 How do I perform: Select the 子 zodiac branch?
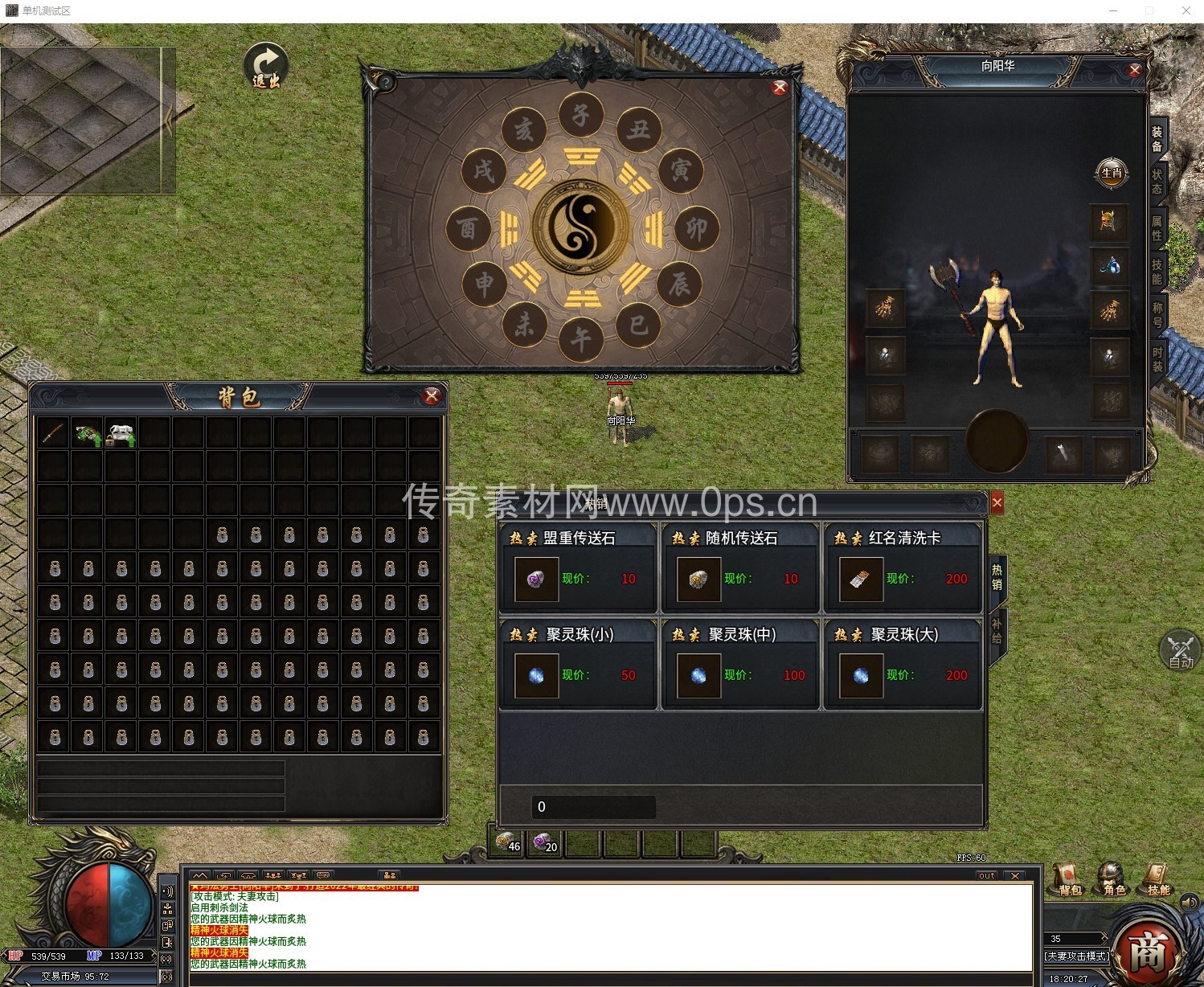pyautogui.click(x=580, y=116)
